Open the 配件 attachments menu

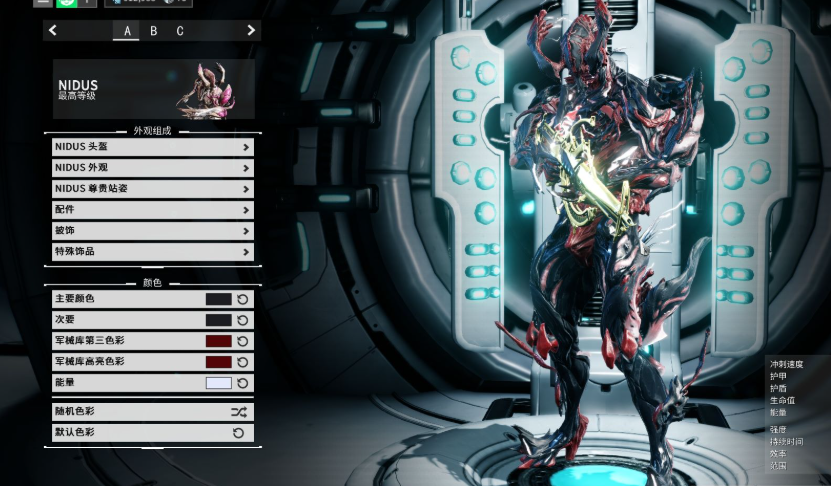tap(153, 210)
